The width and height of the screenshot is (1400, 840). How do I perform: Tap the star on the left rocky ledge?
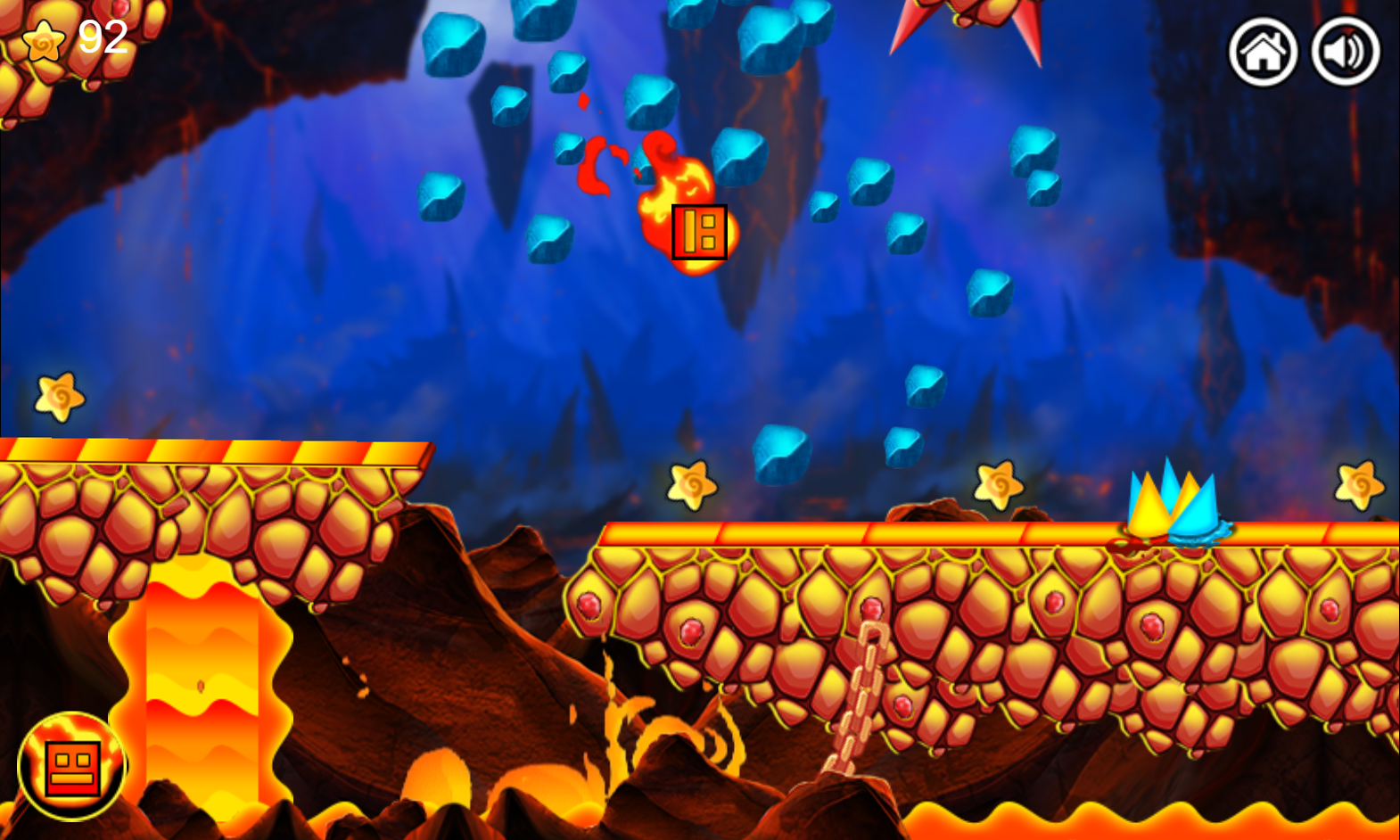coord(61,395)
